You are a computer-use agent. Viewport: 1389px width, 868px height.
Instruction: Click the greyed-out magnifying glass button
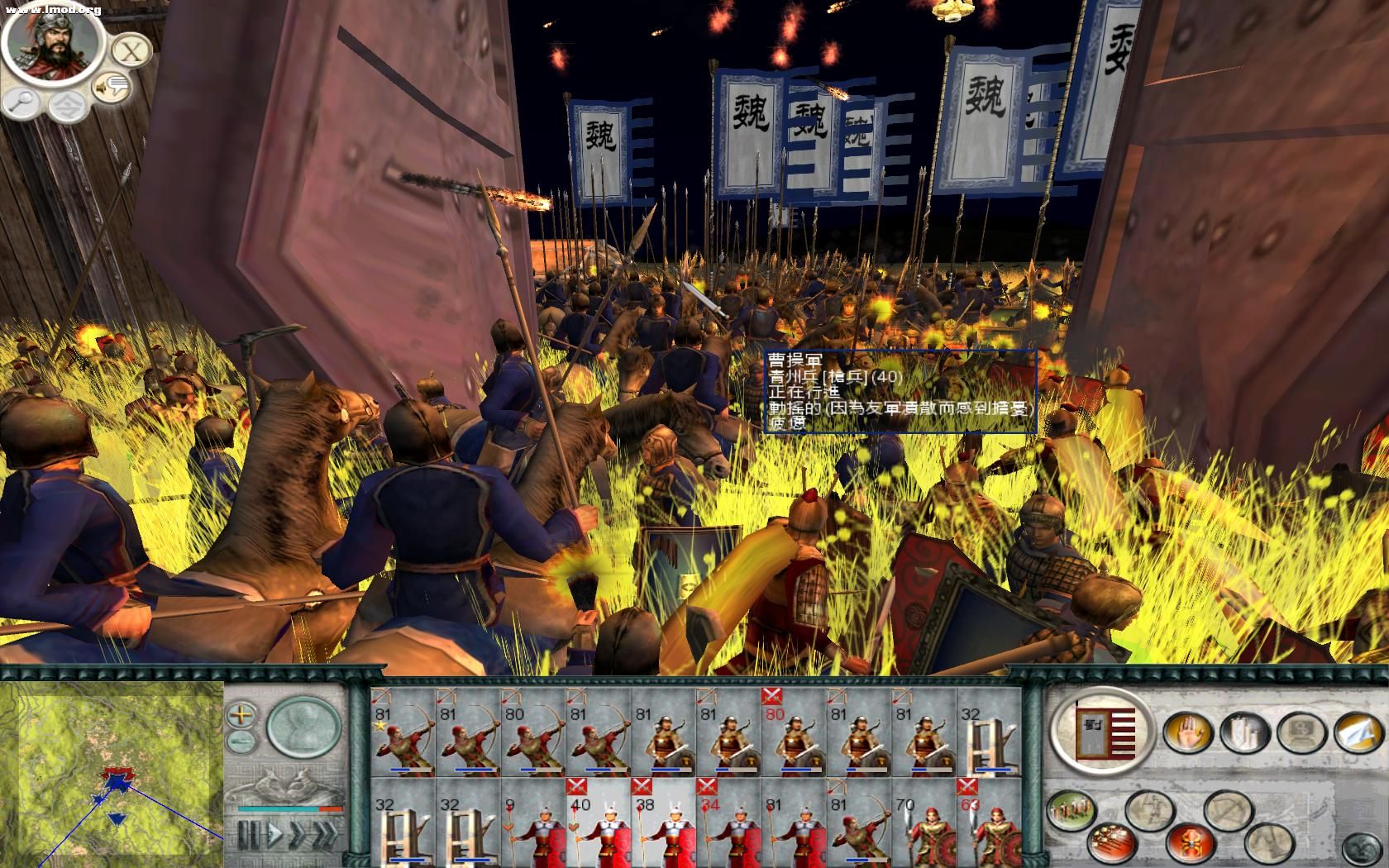pyautogui.click(x=21, y=102)
